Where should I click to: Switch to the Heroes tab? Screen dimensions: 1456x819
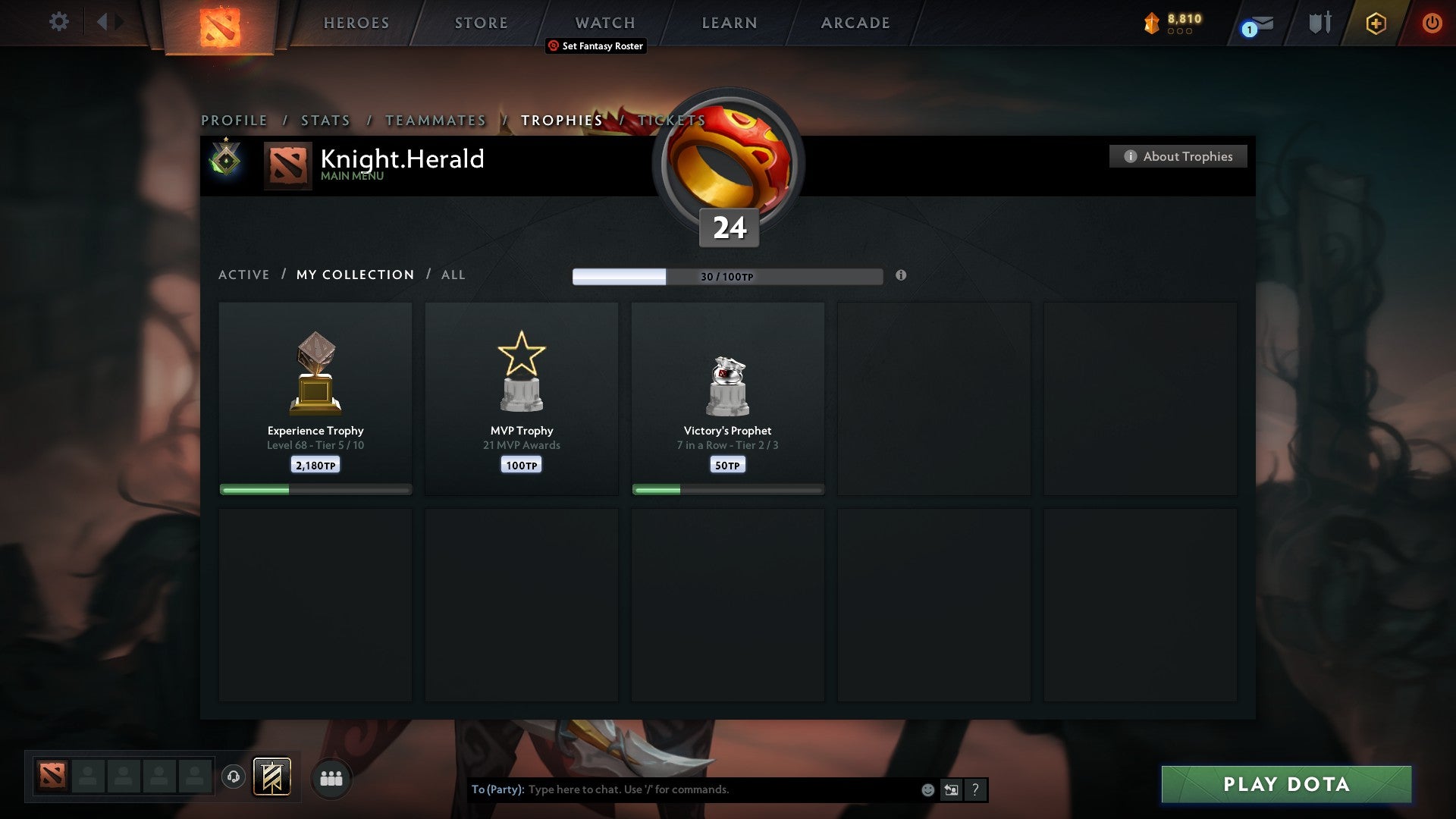coord(356,23)
